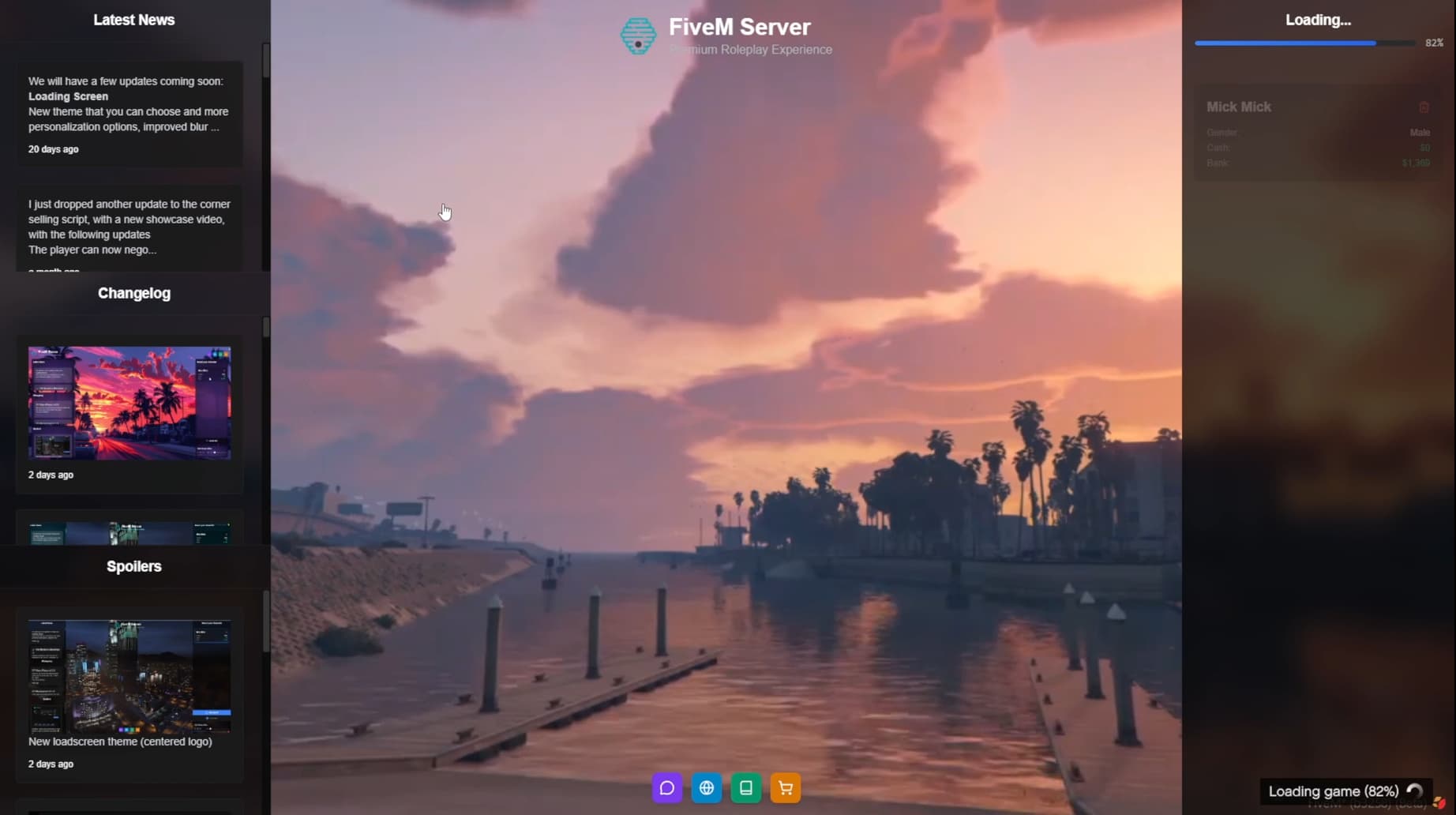
Task: Open the corner selling script news post
Action: tap(129, 227)
